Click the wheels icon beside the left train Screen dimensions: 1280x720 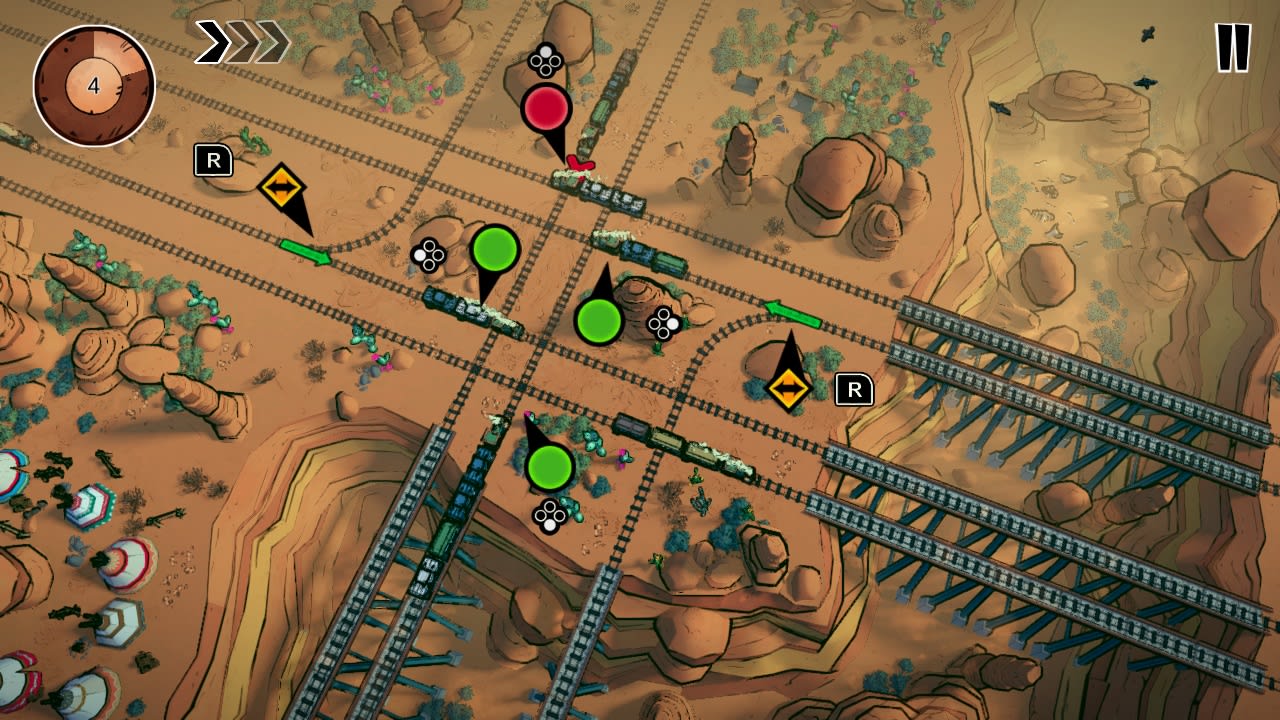click(428, 255)
